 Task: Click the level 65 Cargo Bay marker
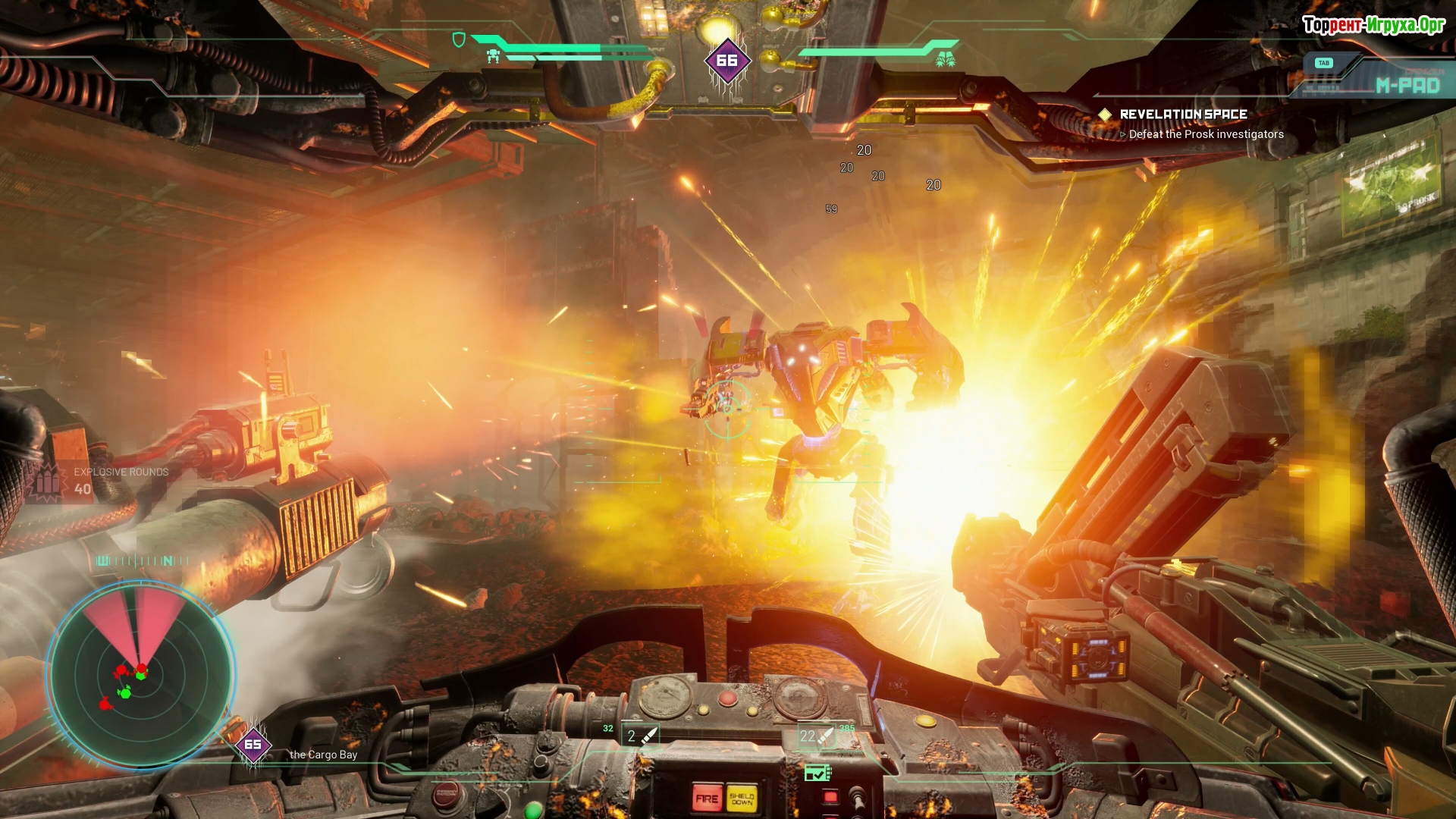click(x=253, y=745)
